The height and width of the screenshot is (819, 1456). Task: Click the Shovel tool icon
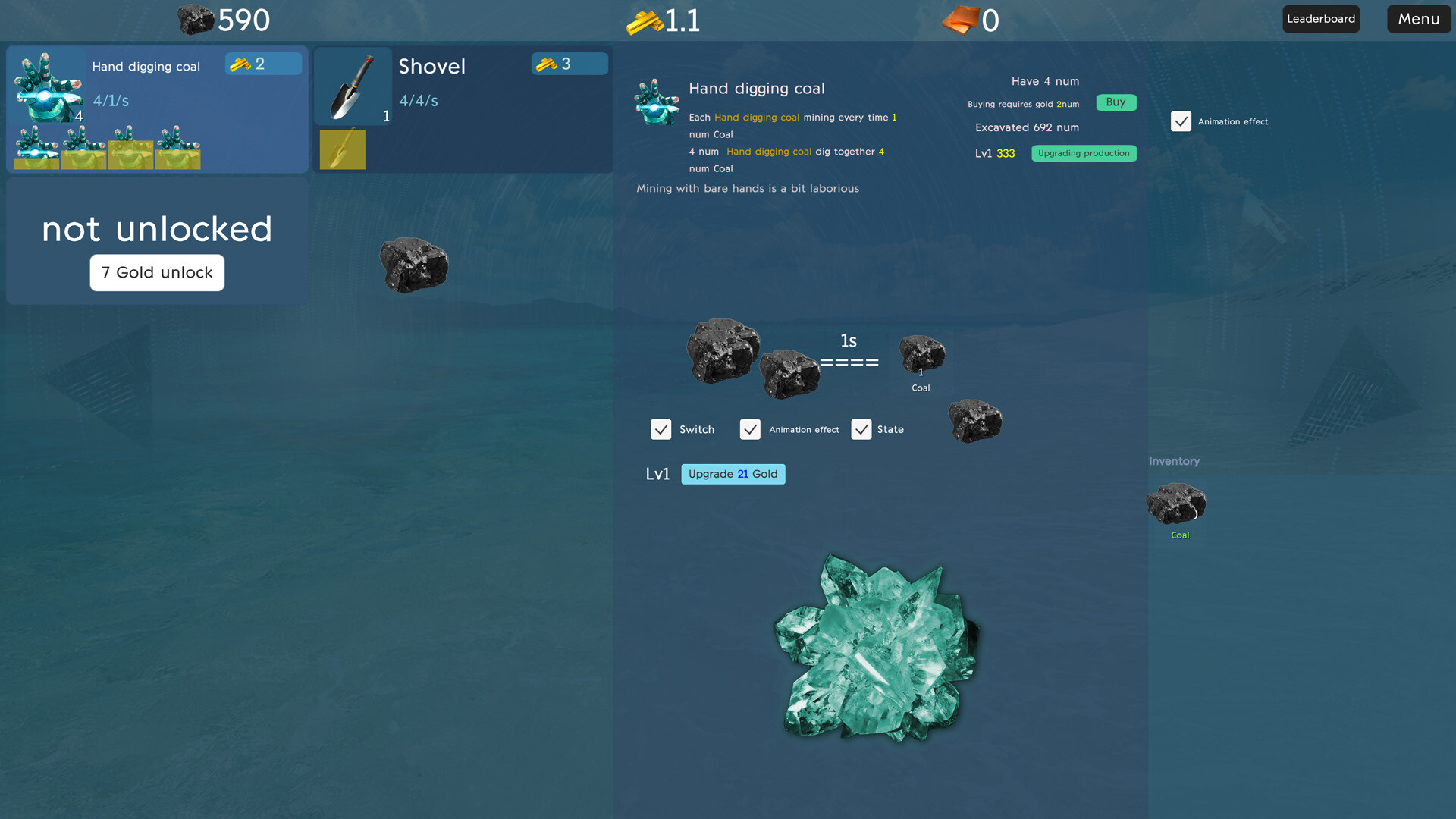353,86
